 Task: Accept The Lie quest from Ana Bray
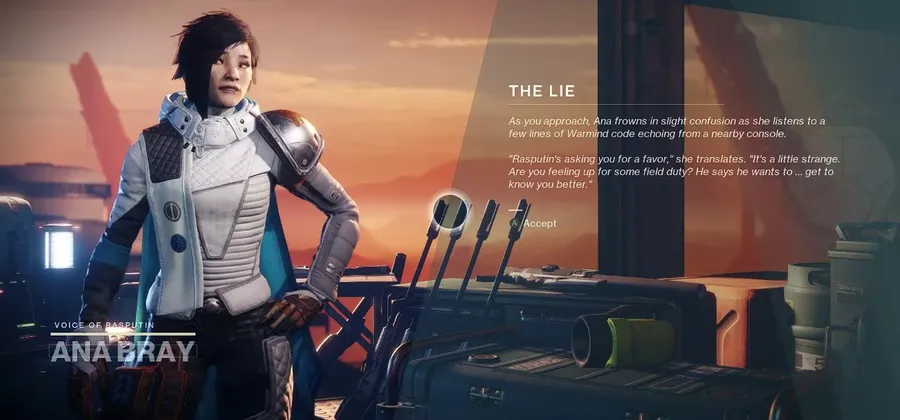tap(538, 223)
